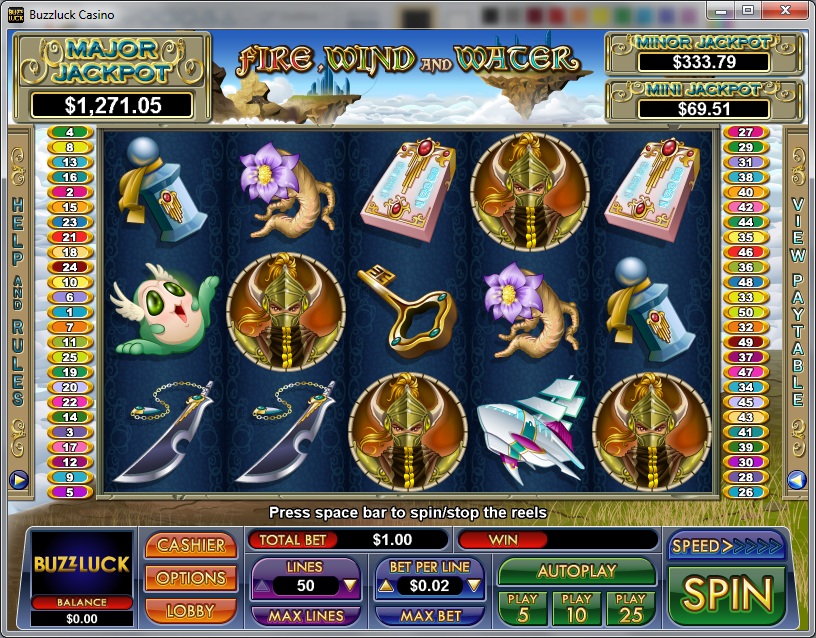
Task: Decrease the number of lines
Action: (349, 586)
